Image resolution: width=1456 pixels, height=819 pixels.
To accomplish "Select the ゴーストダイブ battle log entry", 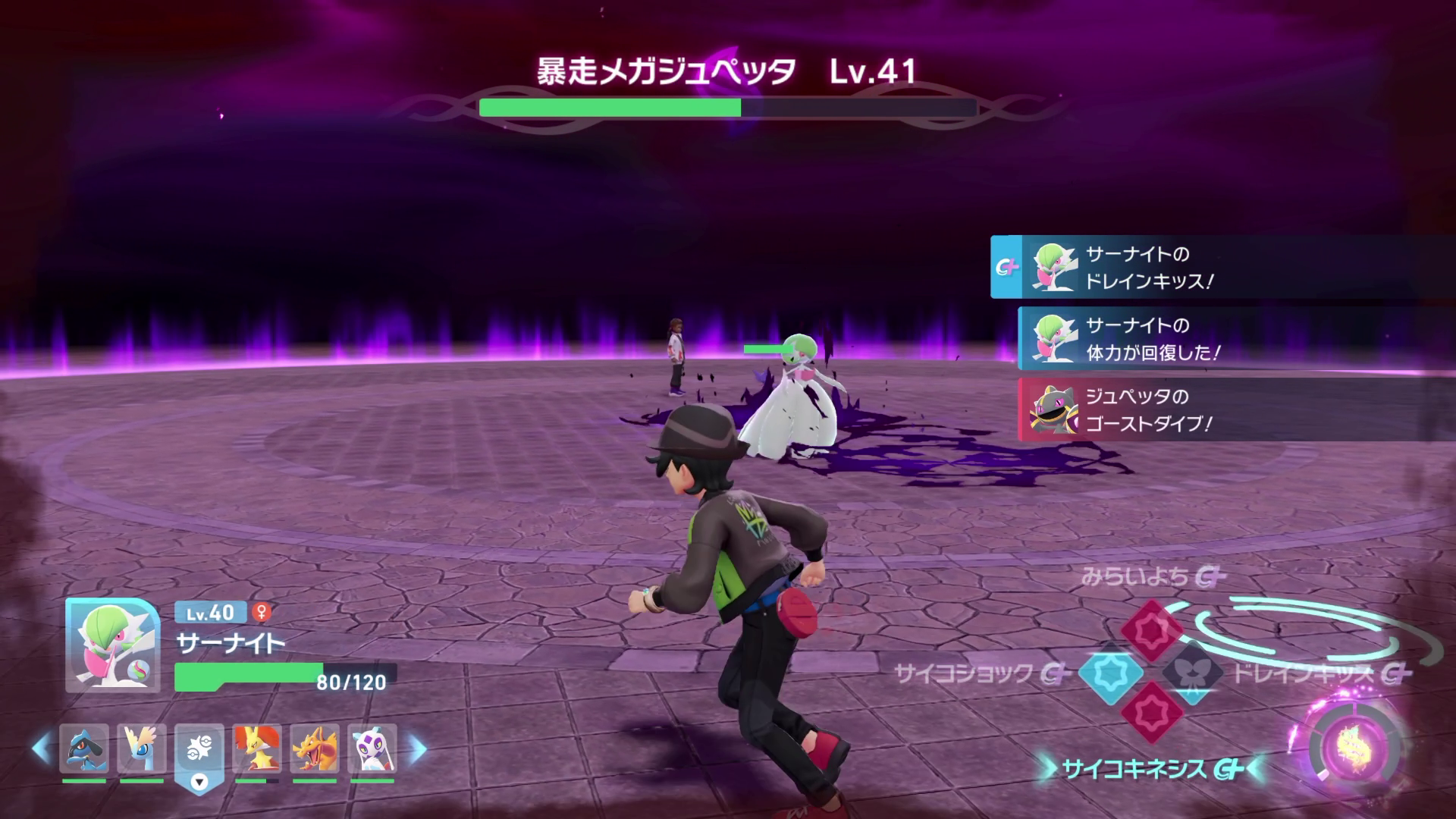I will point(1236,409).
